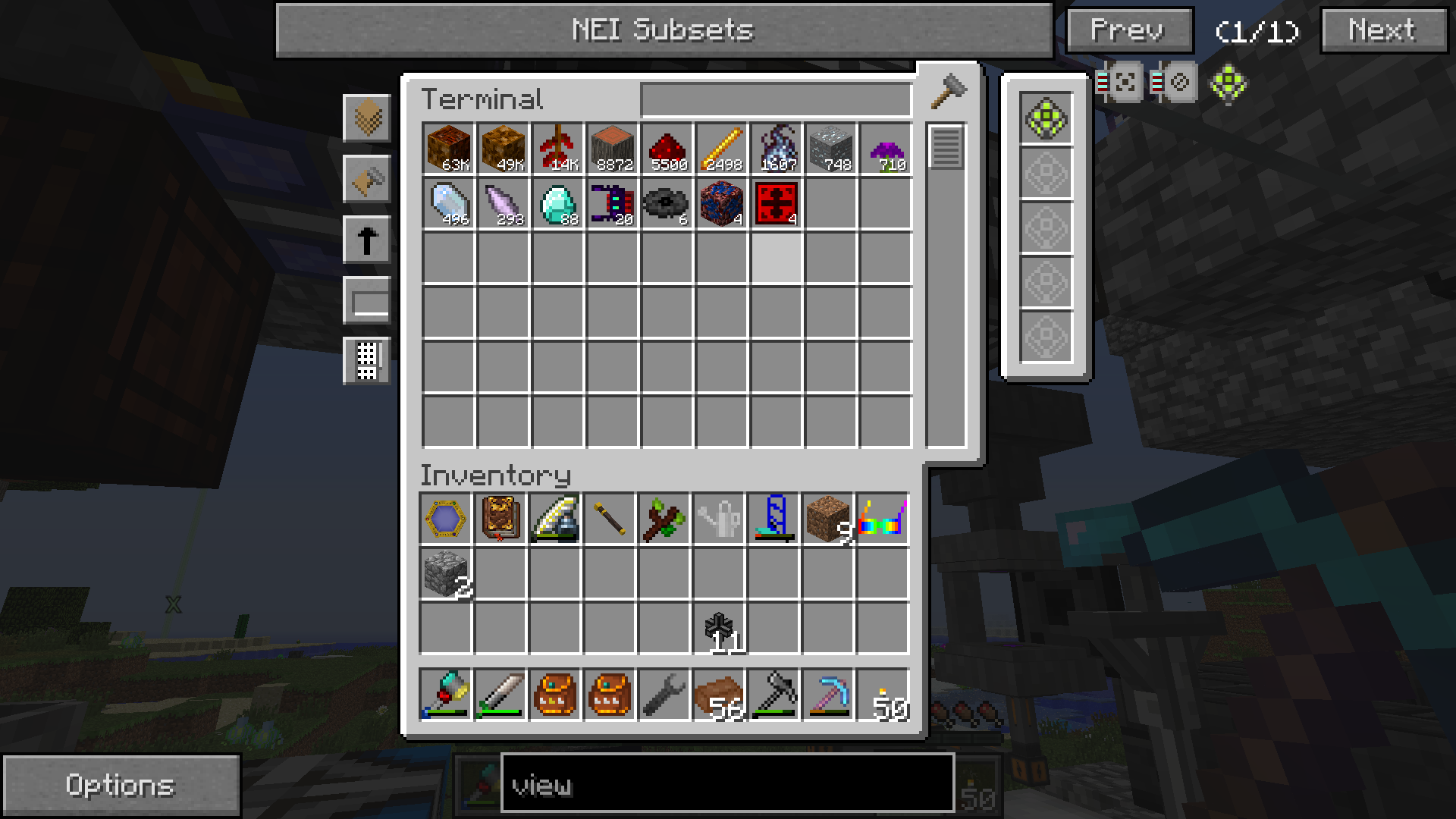Toggle the black up-arrow sort direction button
The width and height of the screenshot is (1456, 819).
click(367, 240)
